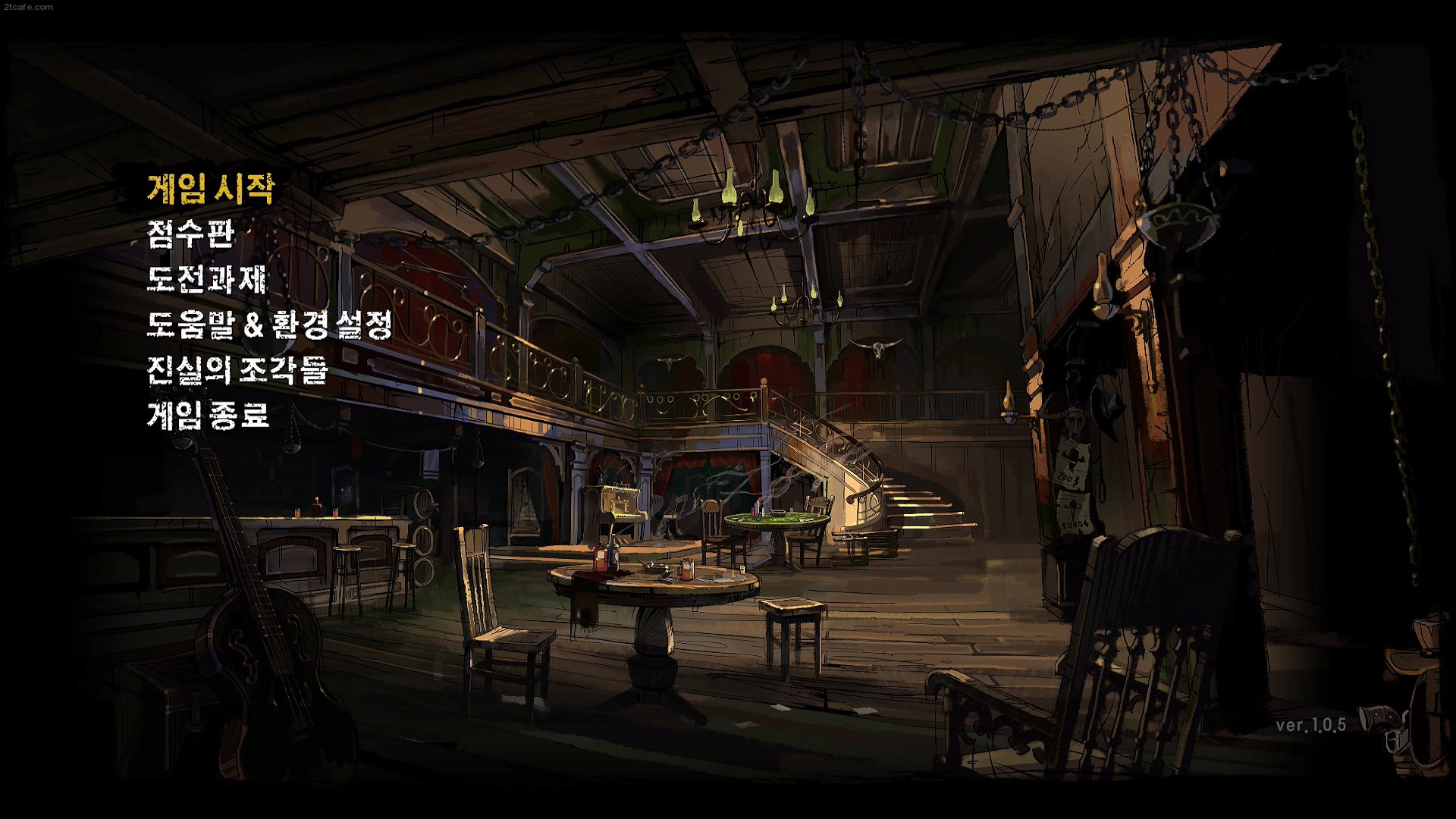Click 게임 종료 to quit

pos(208,416)
